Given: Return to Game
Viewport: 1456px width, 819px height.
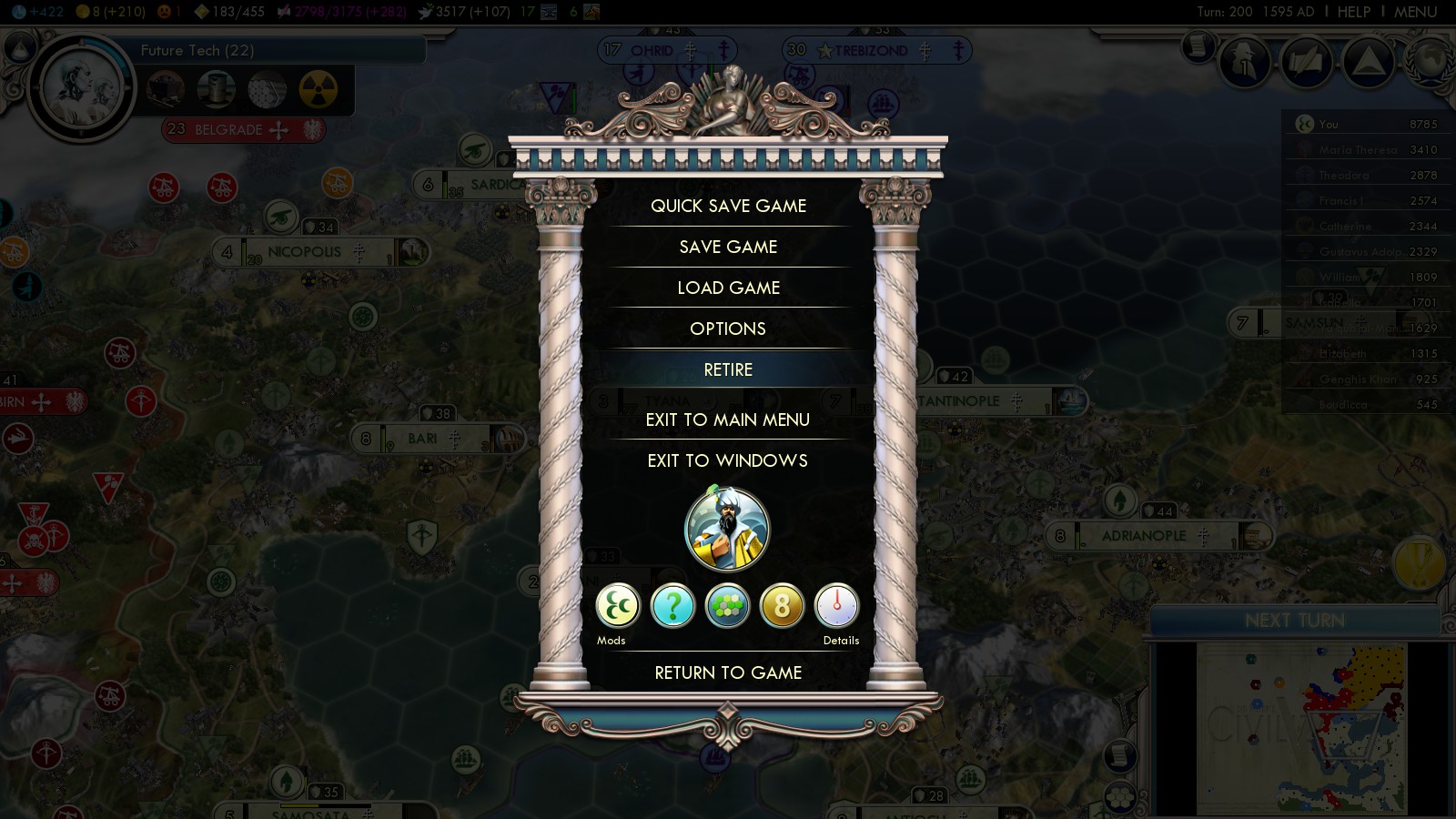Looking at the screenshot, I should click(728, 672).
